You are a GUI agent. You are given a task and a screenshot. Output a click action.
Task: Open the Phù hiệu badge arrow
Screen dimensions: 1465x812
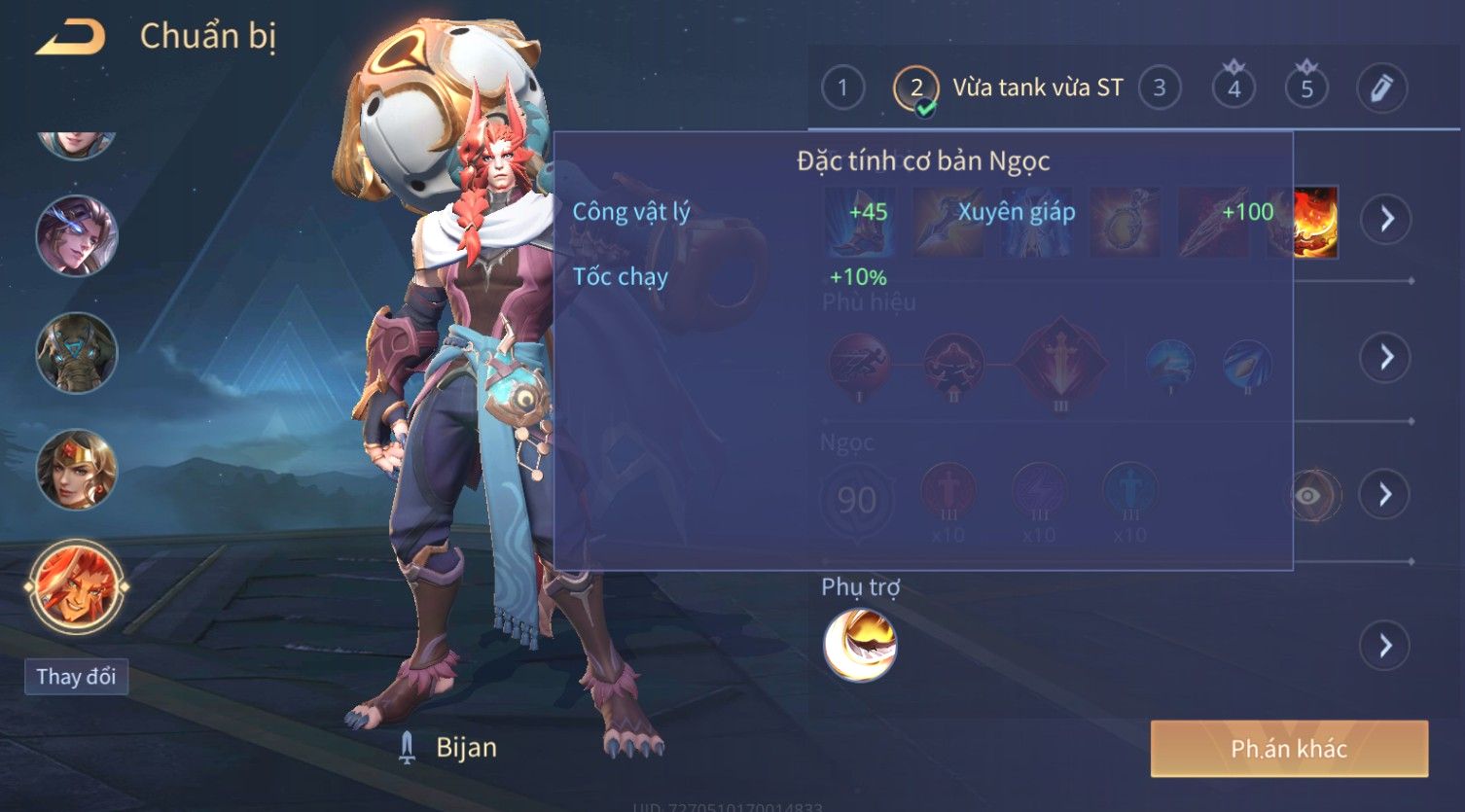point(1386,358)
